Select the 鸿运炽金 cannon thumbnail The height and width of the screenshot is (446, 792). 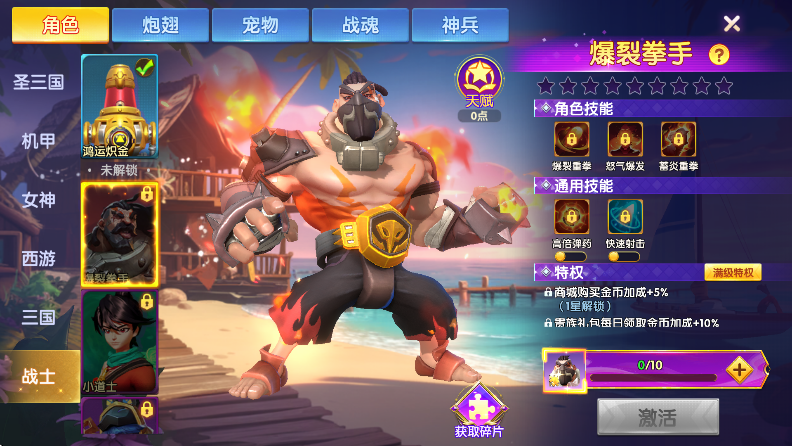(119, 107)
